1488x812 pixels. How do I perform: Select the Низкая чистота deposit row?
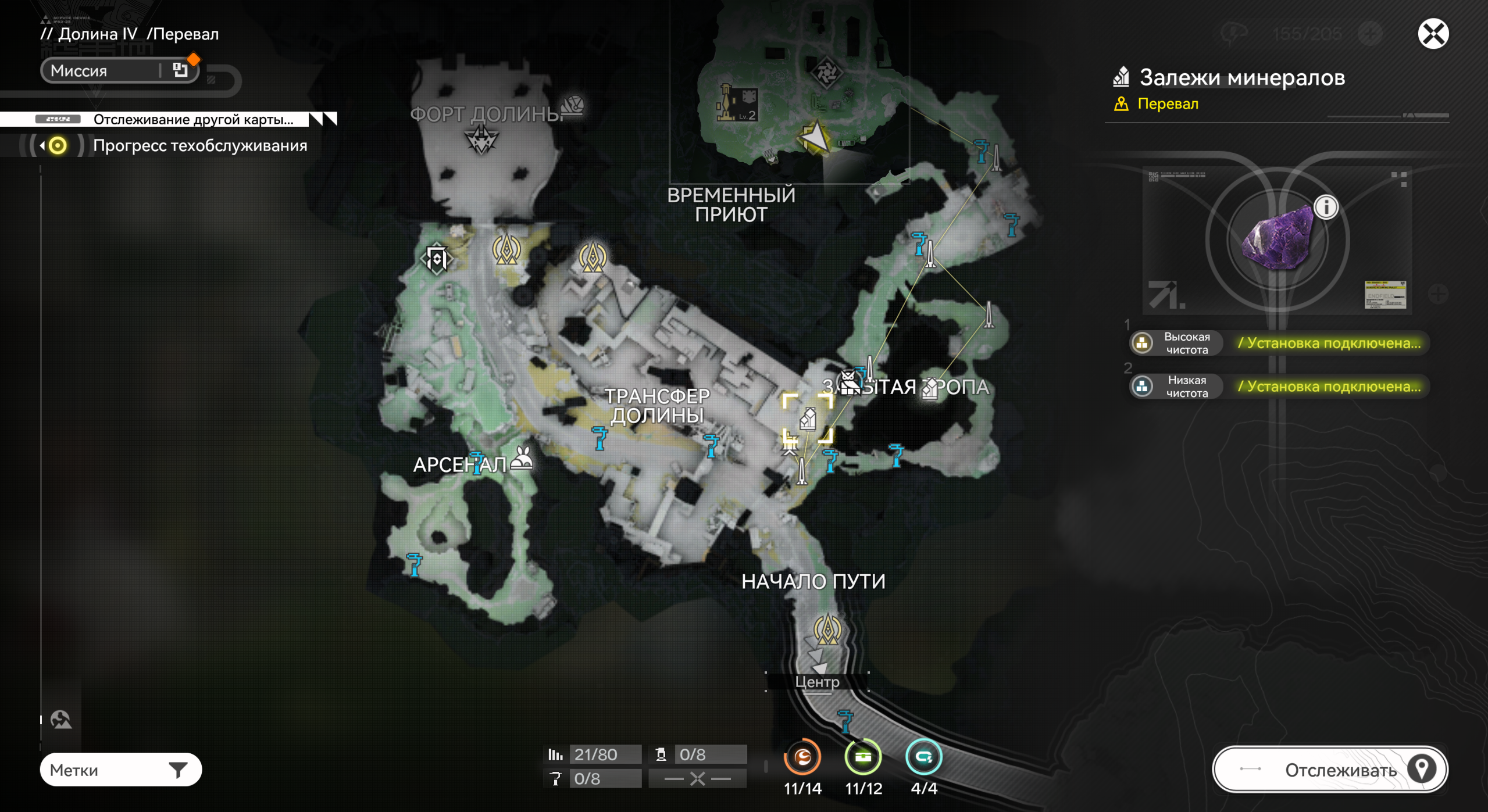coord(1278,387)
